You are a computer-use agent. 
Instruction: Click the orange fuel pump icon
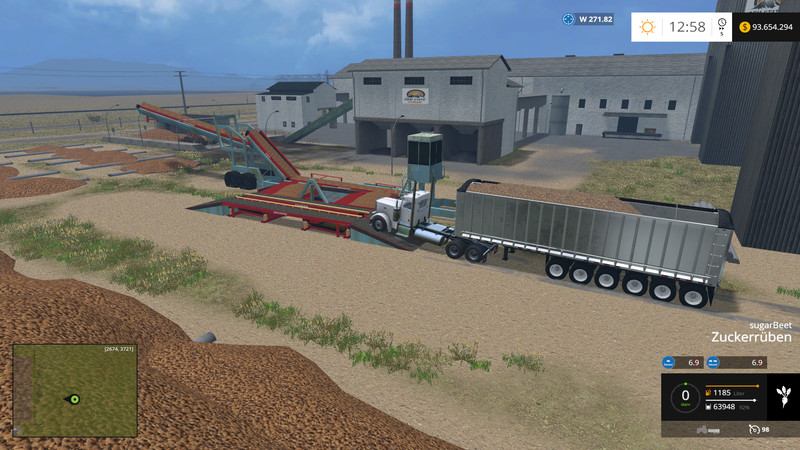click(709, 392)
